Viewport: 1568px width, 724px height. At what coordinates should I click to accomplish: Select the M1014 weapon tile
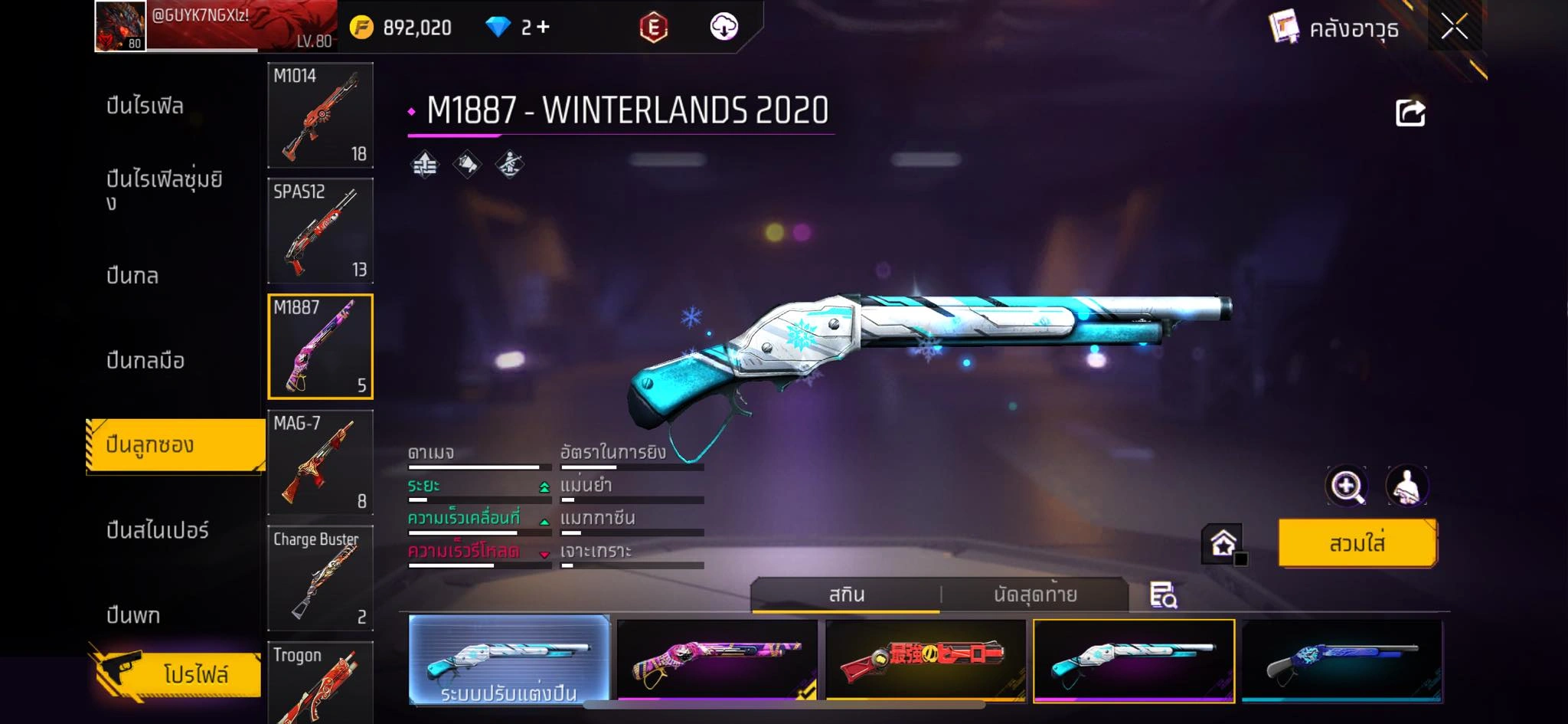click(x=320, y=115)
